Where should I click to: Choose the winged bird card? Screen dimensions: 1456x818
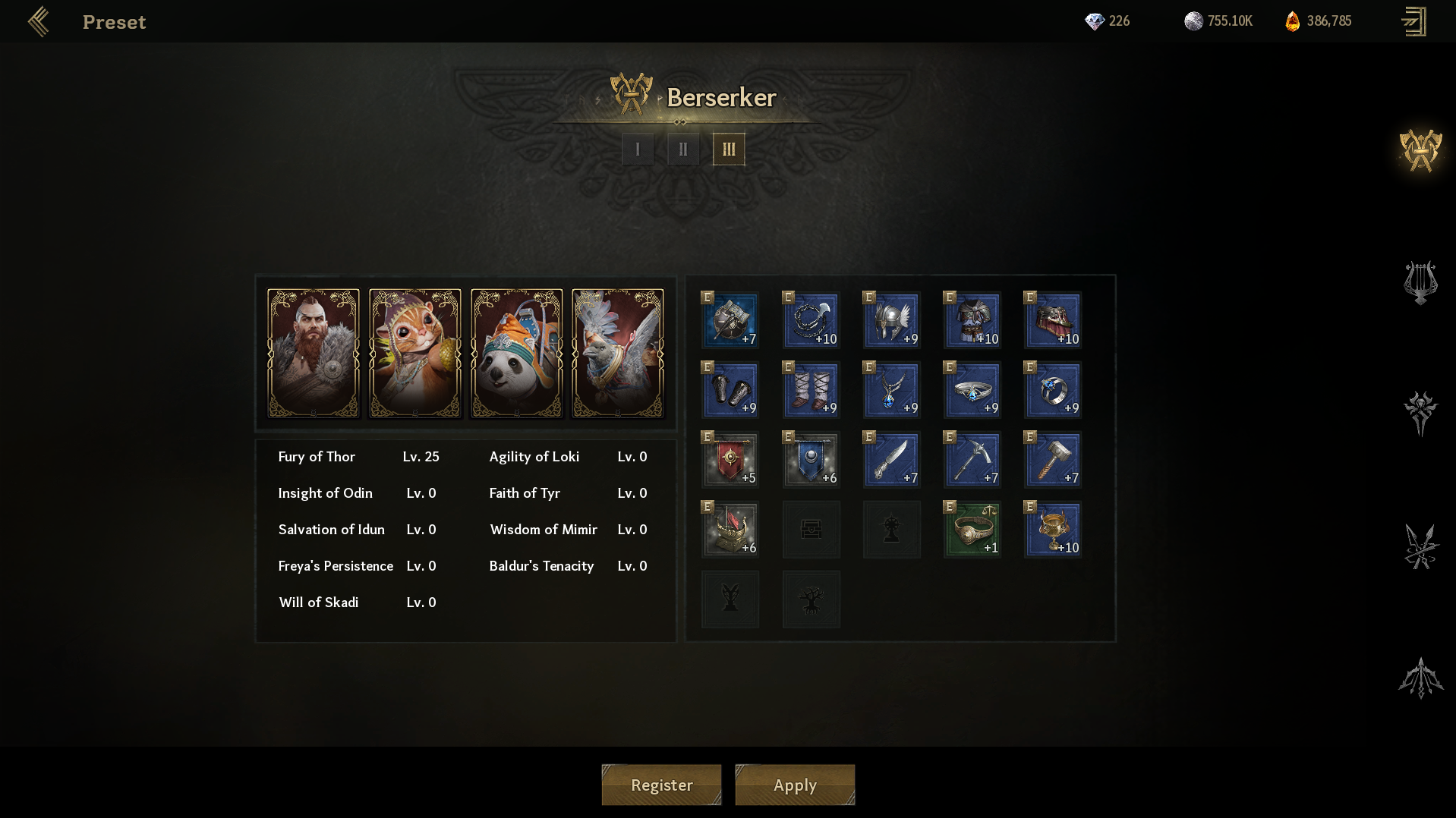618,353
